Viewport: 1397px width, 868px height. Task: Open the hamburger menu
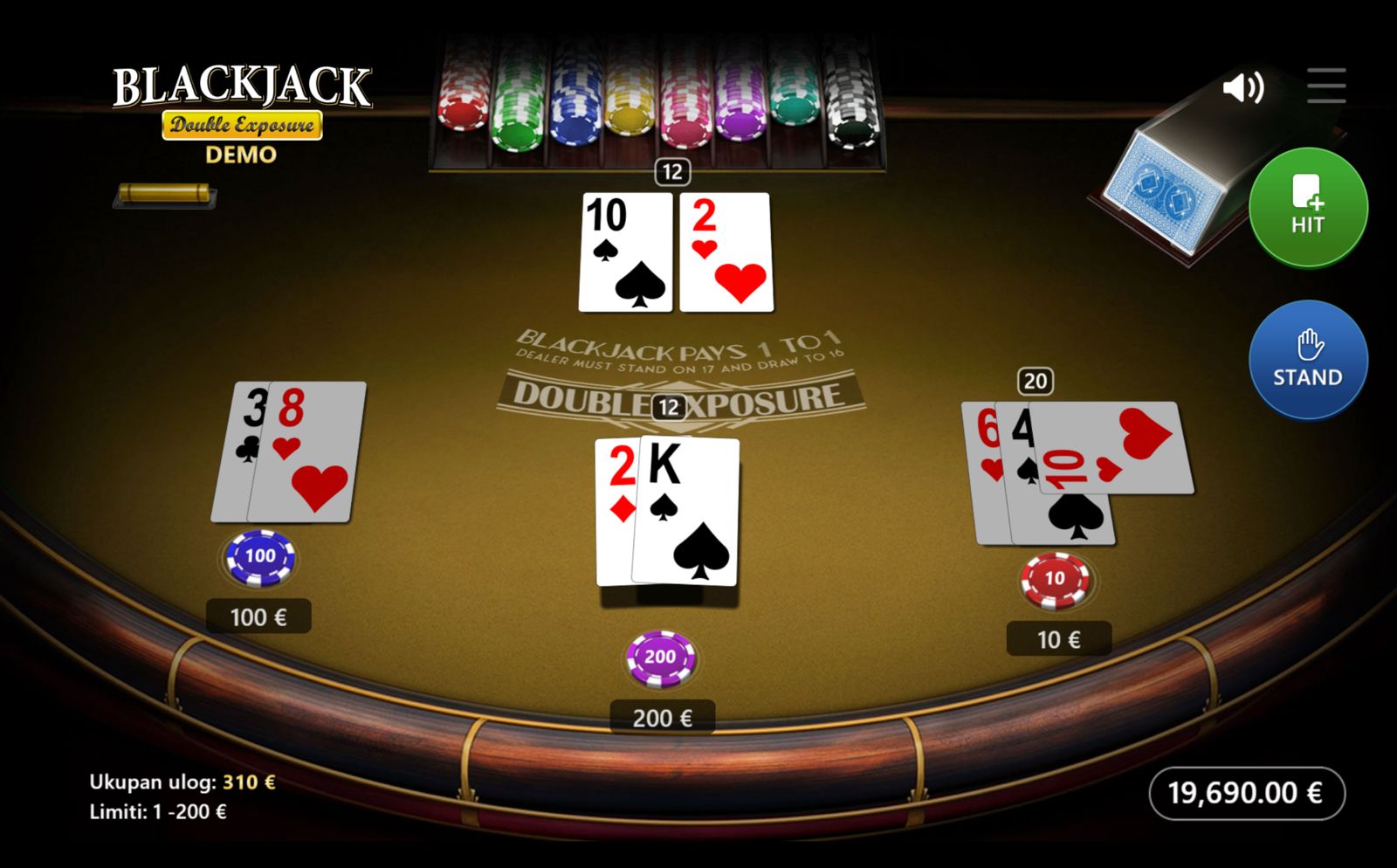(x=1325, y=86)
